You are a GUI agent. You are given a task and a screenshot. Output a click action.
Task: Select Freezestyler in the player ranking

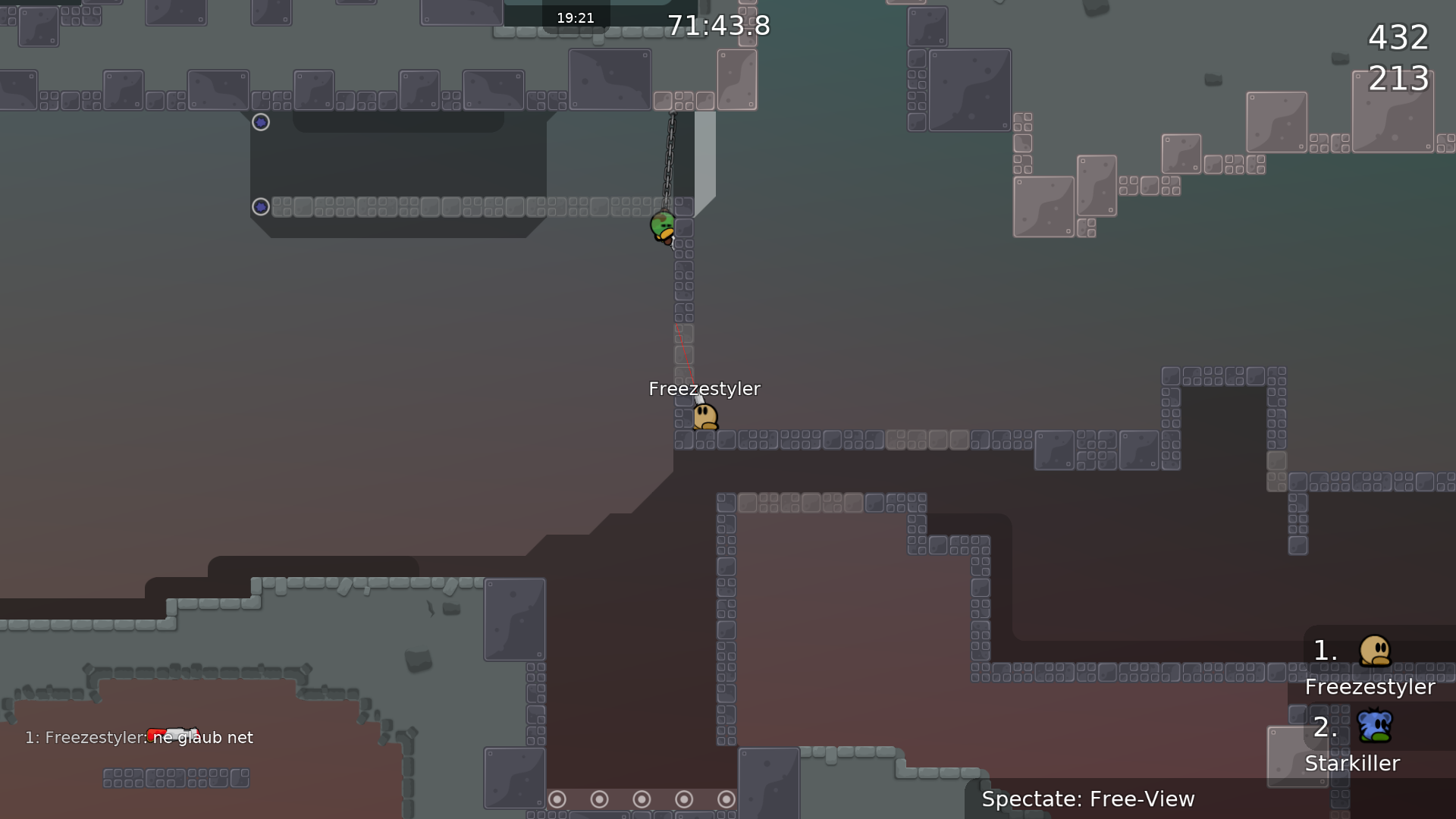pos(1370,686)
